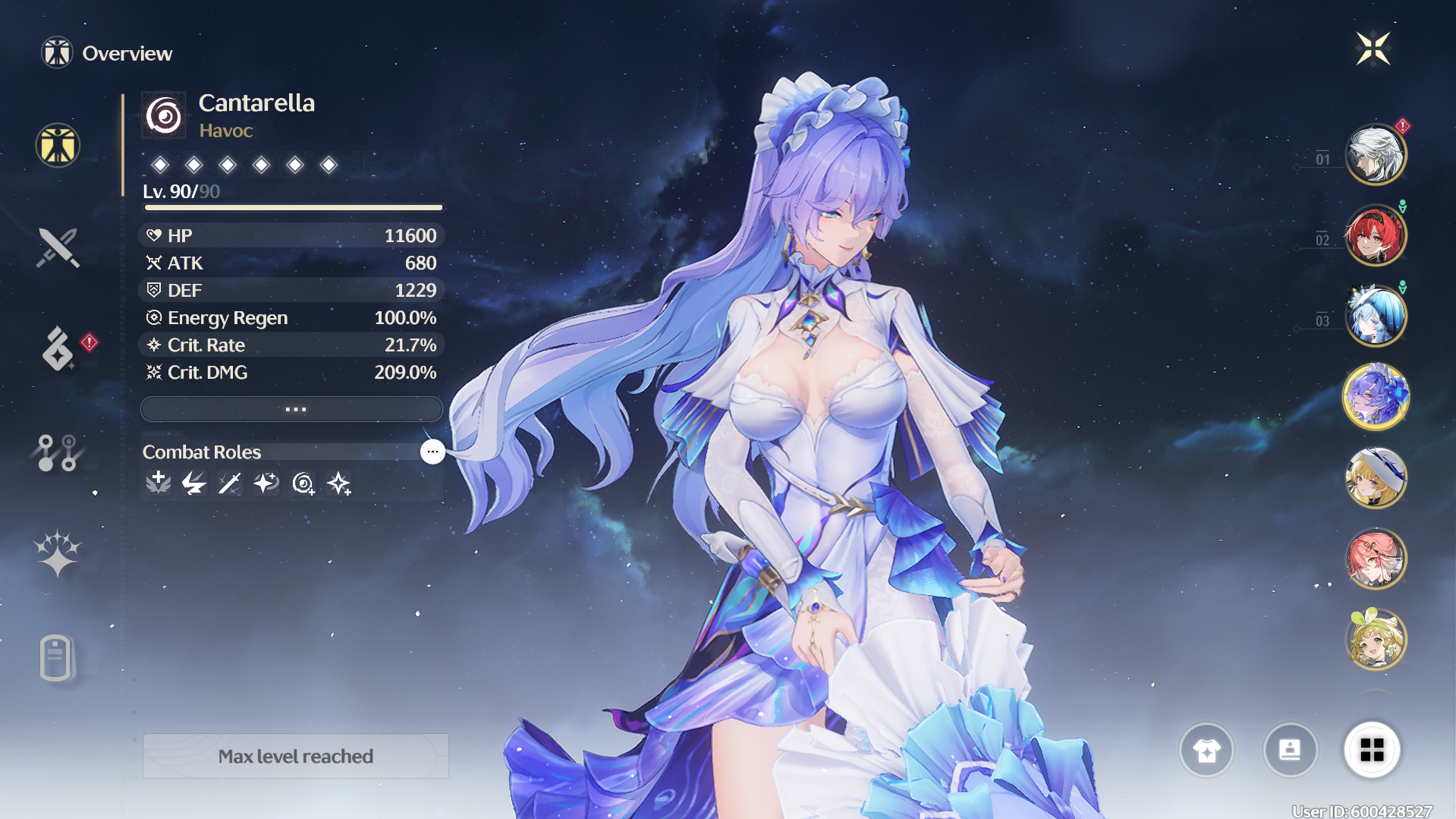Select the green-blonde character with flower
Screen dimensions: 1456x819
[x=1375, y=639]
